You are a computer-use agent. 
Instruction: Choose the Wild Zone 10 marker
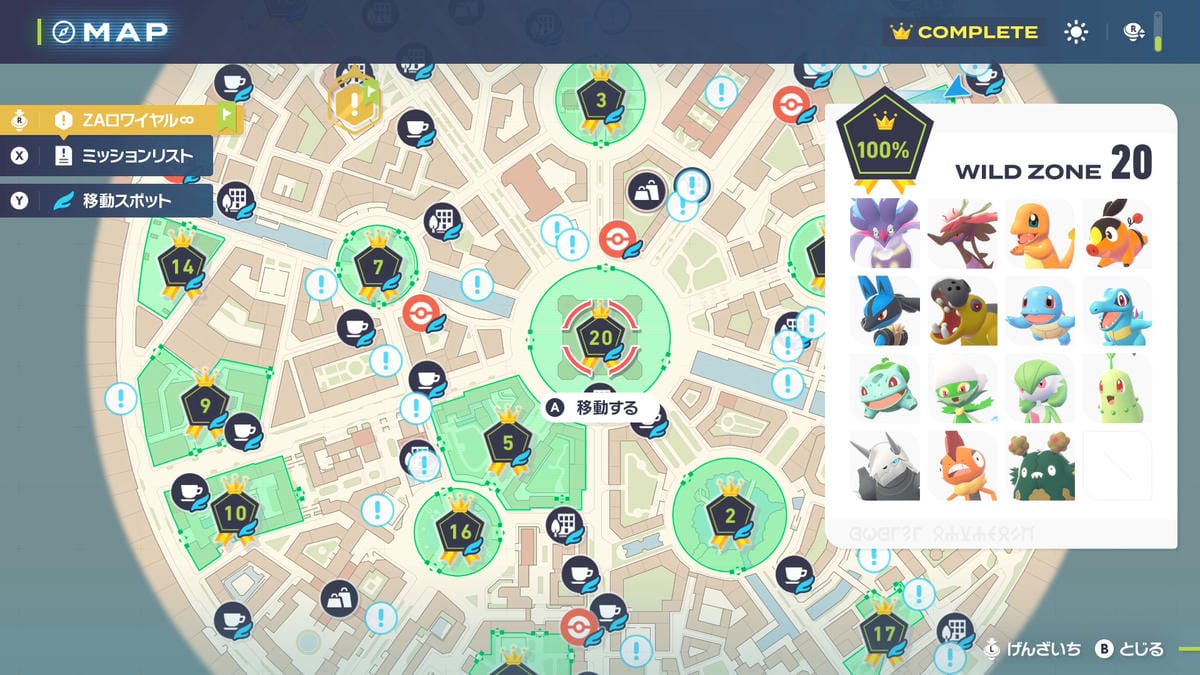coord(235,514)
